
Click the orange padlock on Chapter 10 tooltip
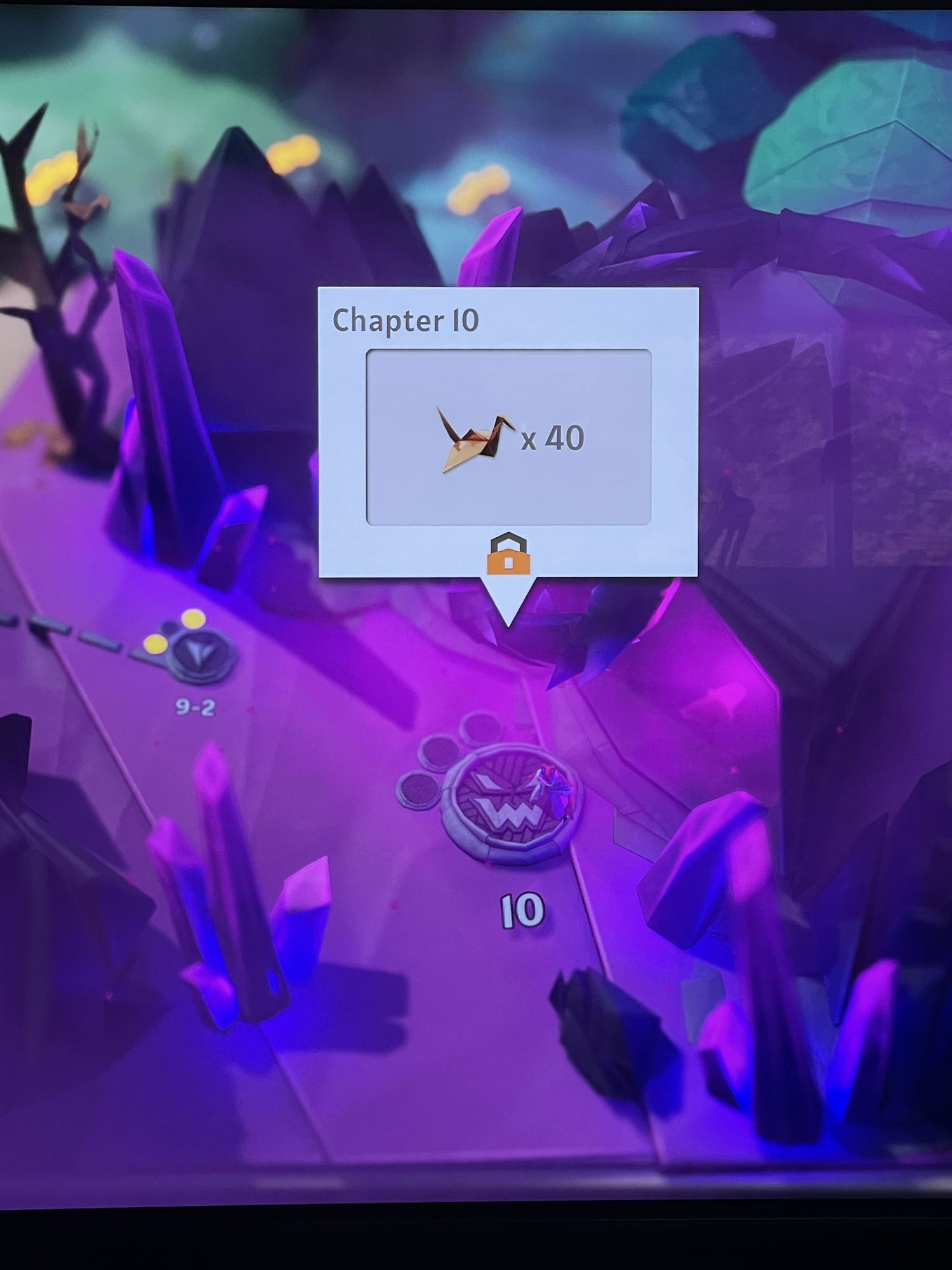pyautogui.click(x=508, y=554)
